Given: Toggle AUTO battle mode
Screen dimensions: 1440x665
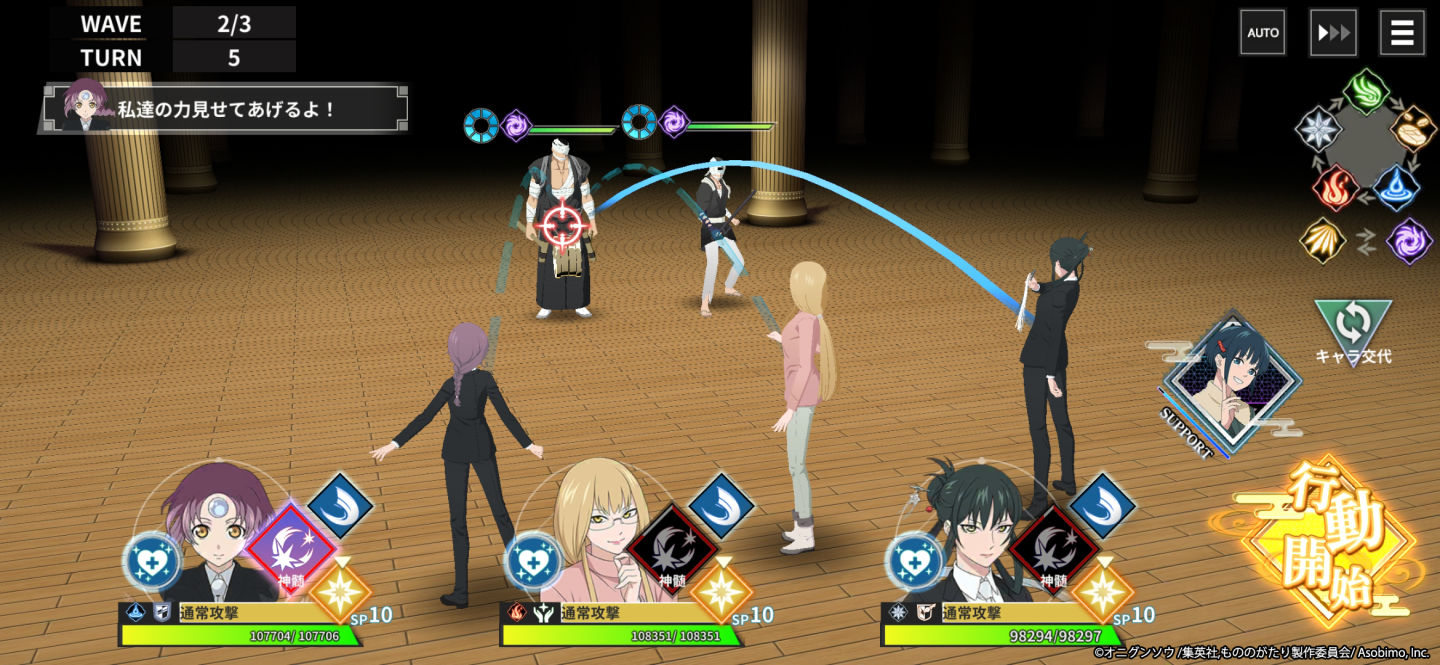Looking at the screenshot, I should 1263,33.
